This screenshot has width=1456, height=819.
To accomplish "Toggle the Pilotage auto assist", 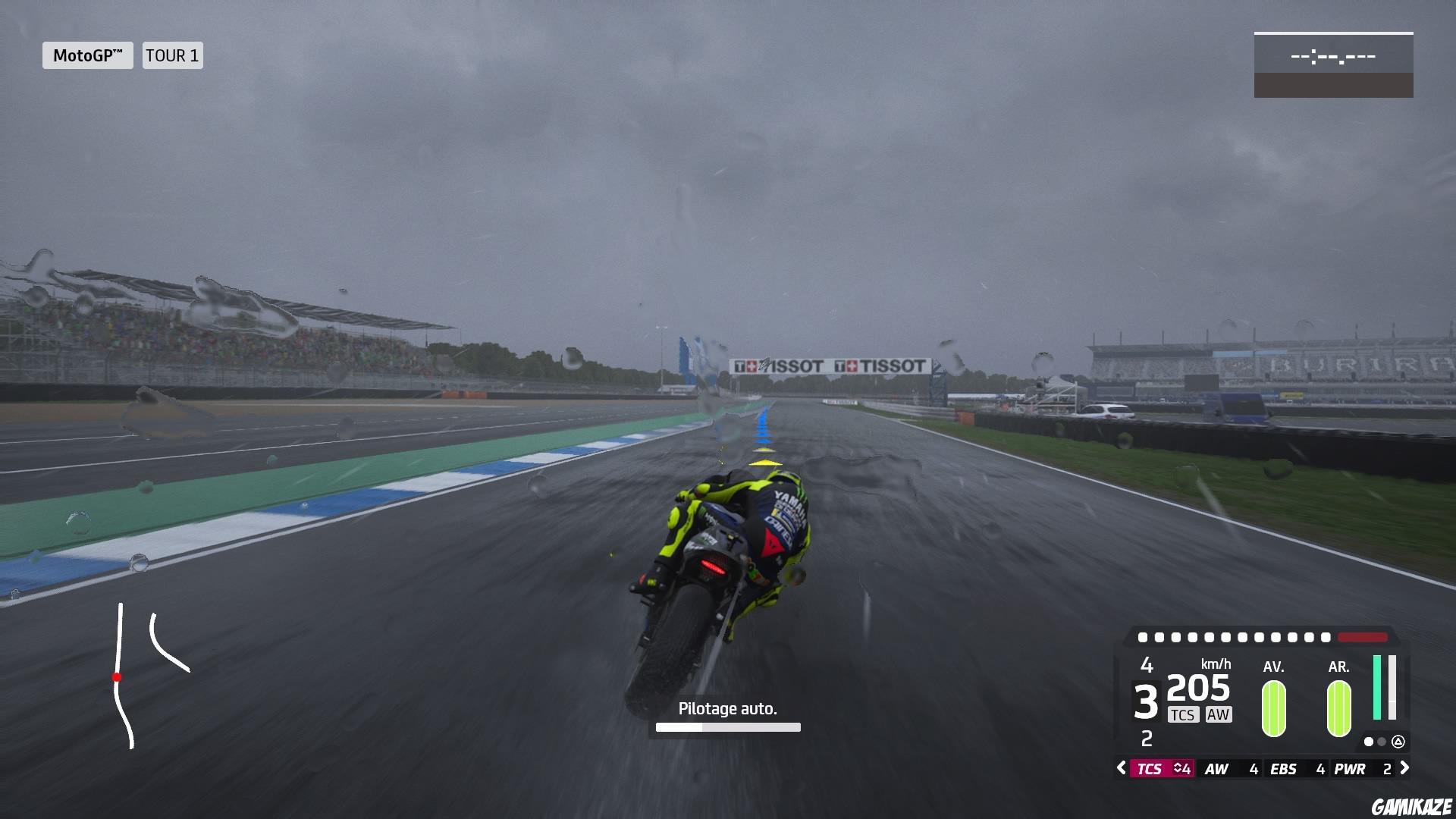I will 727,708.
